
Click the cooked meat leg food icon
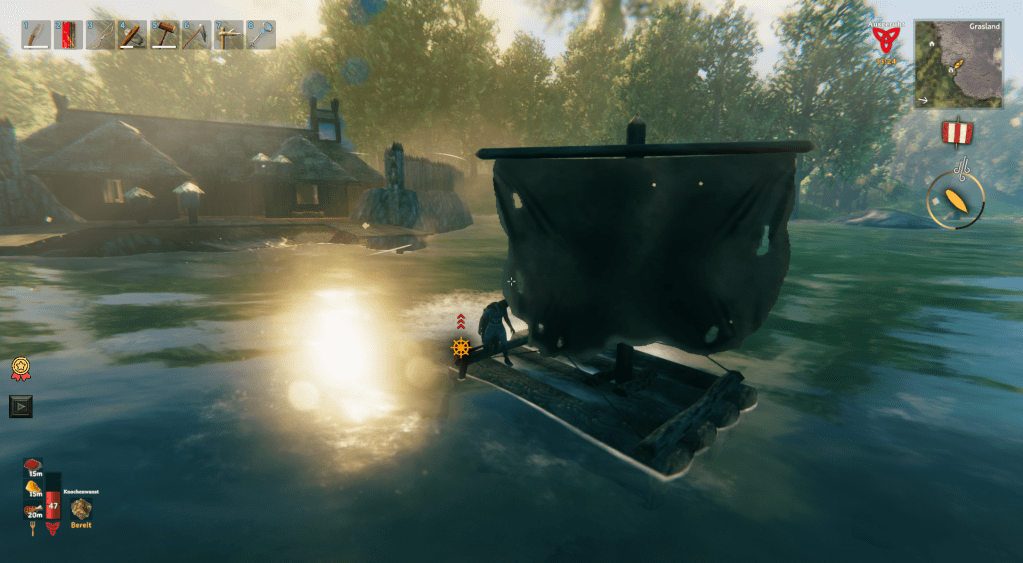[x=34, y=510]
